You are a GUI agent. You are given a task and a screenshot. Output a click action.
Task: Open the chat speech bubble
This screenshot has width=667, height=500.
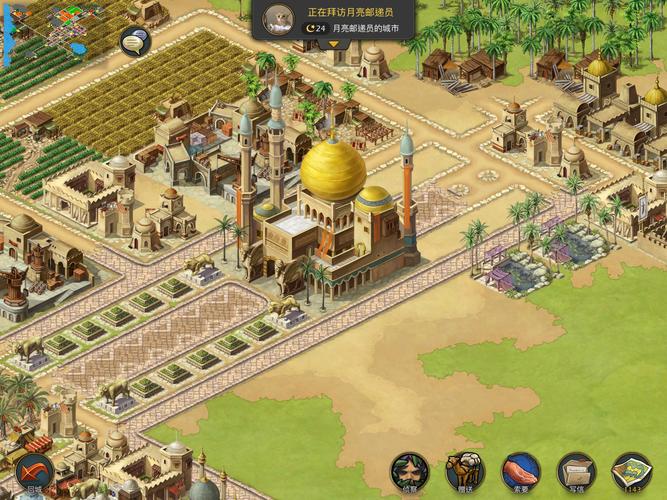[x=135, y=42]
